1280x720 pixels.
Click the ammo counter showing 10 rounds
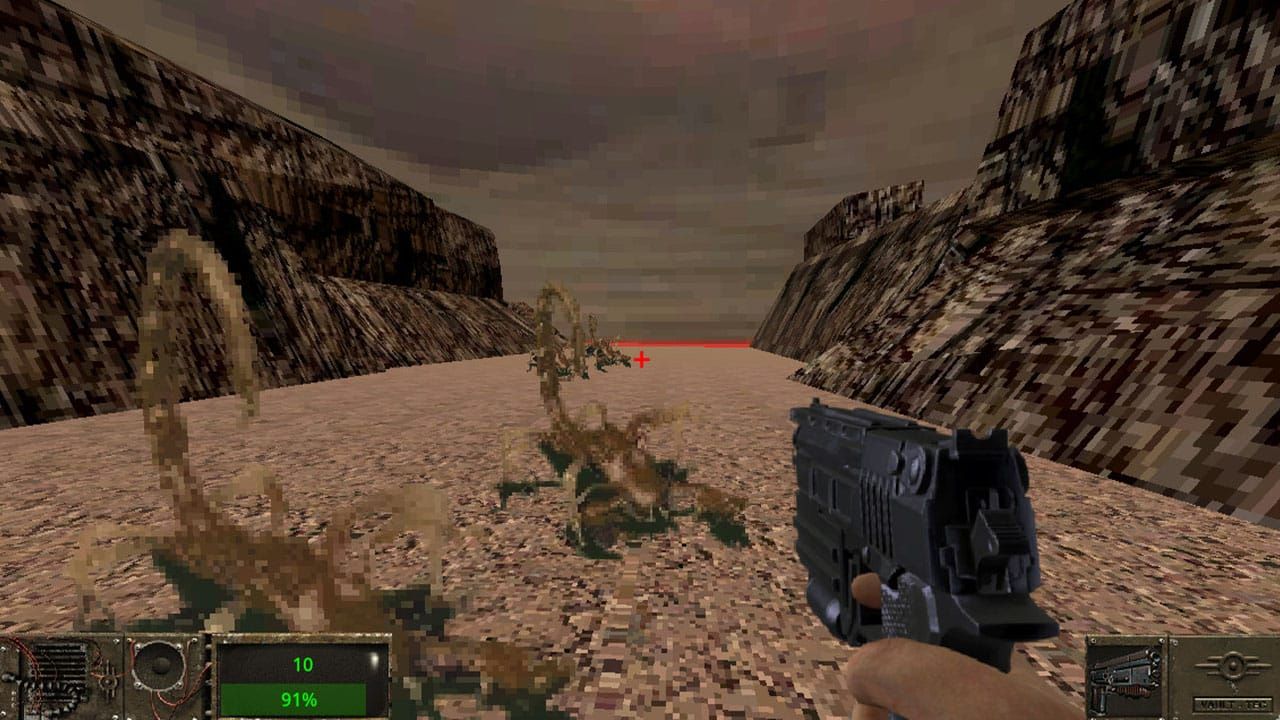303,663
